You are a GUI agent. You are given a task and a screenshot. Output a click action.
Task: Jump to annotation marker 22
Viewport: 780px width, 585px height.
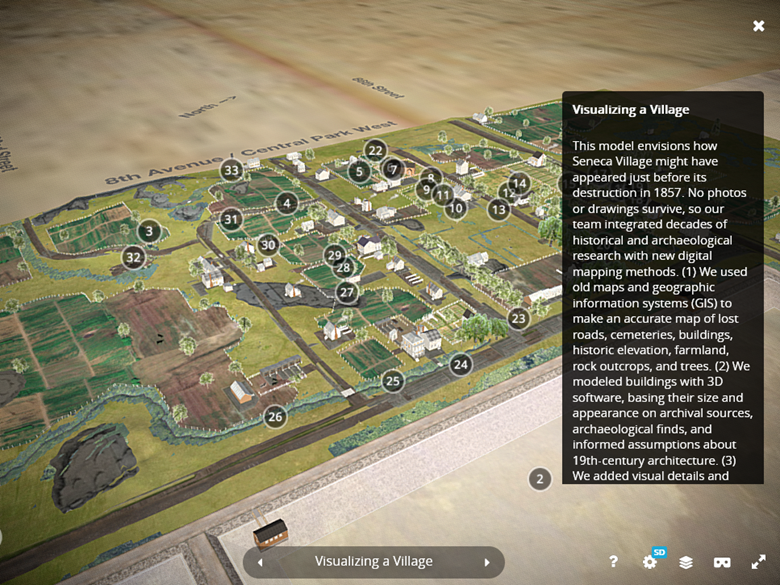(x=375, y=151)
